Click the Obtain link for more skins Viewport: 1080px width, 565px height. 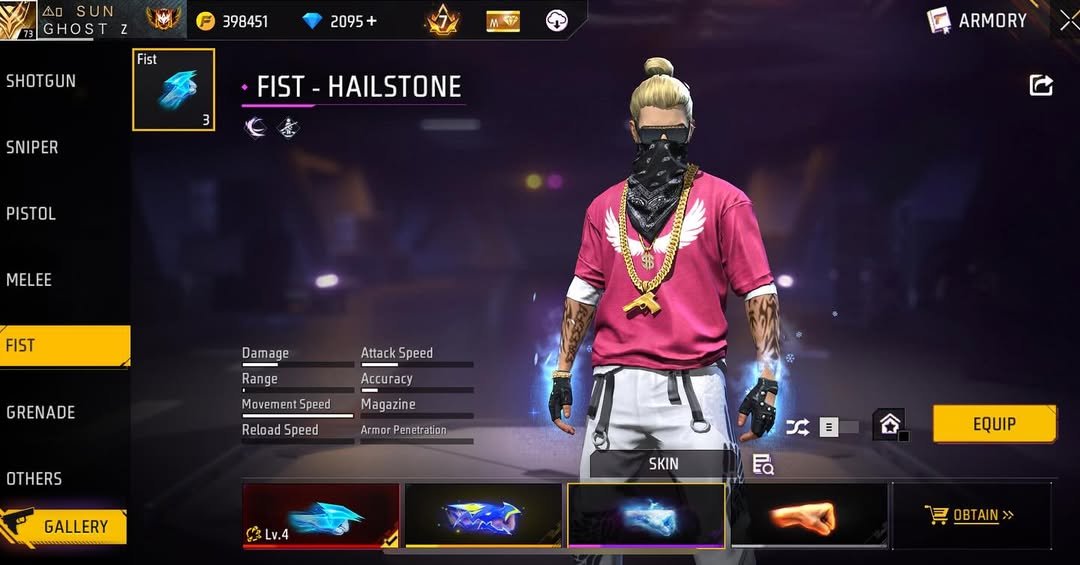[x=970, y=515]
